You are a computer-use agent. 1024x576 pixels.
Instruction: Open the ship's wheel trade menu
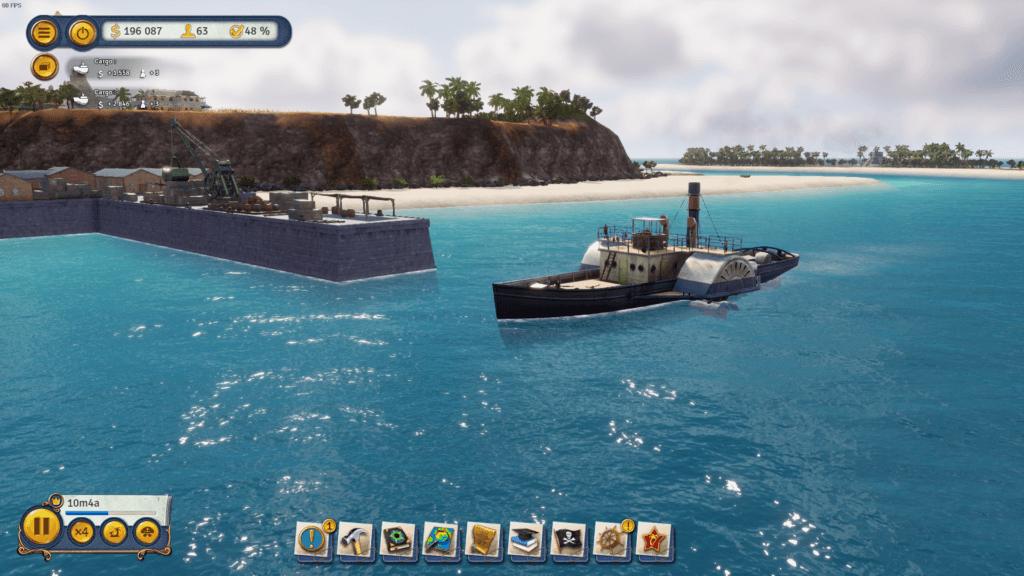(611, 540)
